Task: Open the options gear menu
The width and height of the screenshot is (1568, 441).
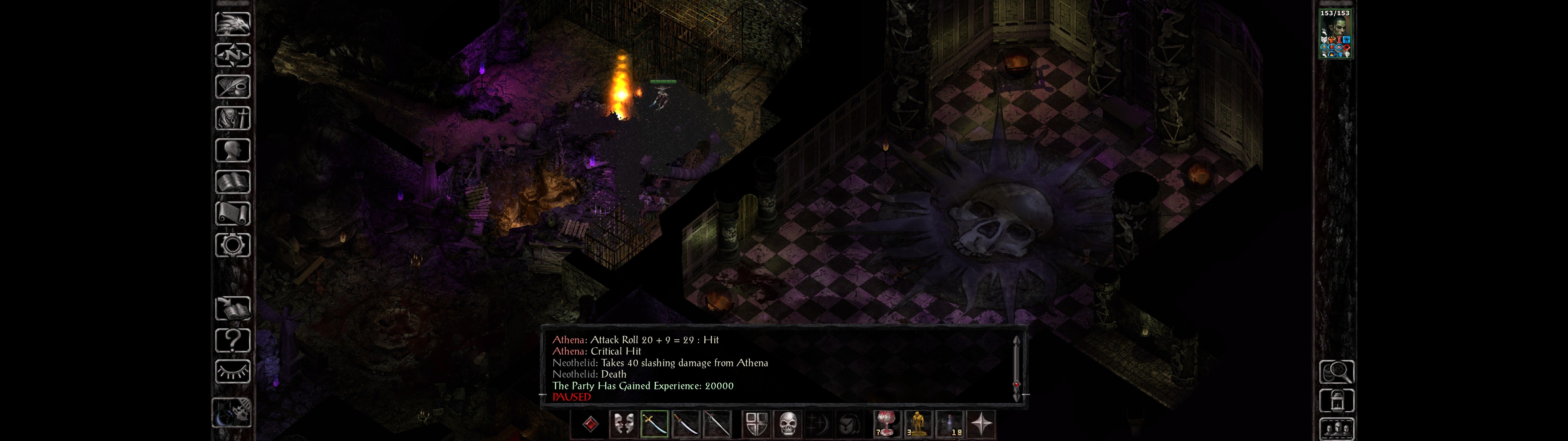Action: pos(232,245)
